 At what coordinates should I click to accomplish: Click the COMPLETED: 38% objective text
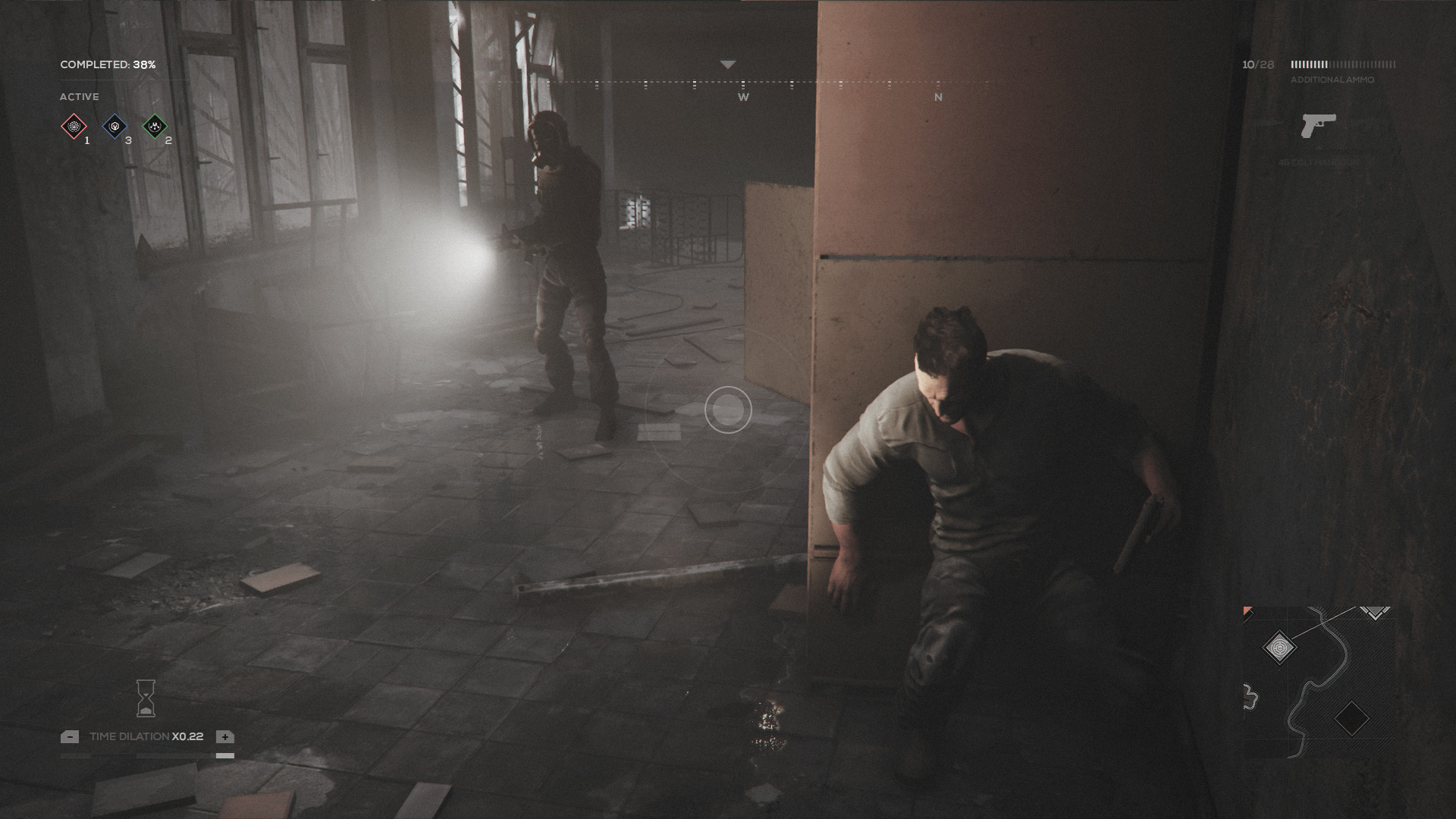coord(108,65)
